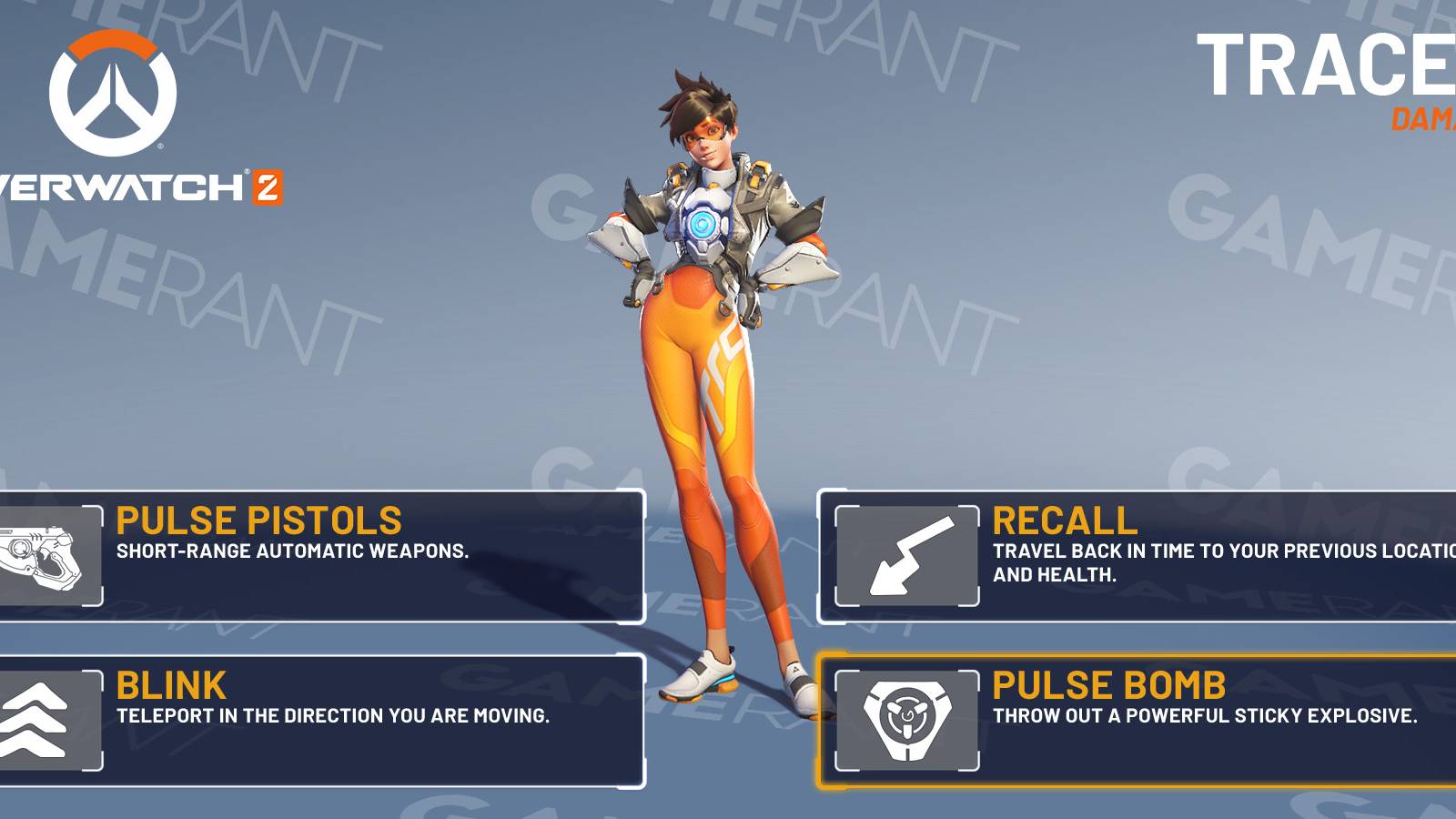Enable the Recall ability card
This screenshot has width=1456, height=819.
pos(1137,557)
